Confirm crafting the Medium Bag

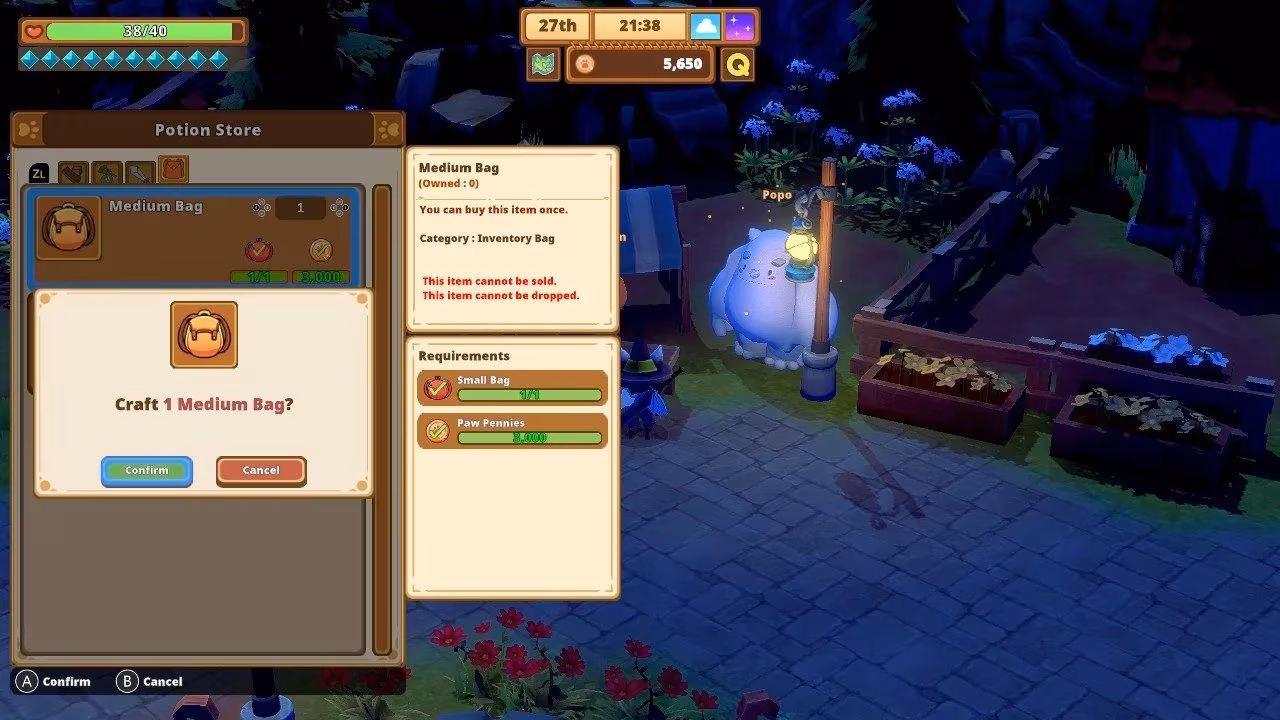pos(146,470)
